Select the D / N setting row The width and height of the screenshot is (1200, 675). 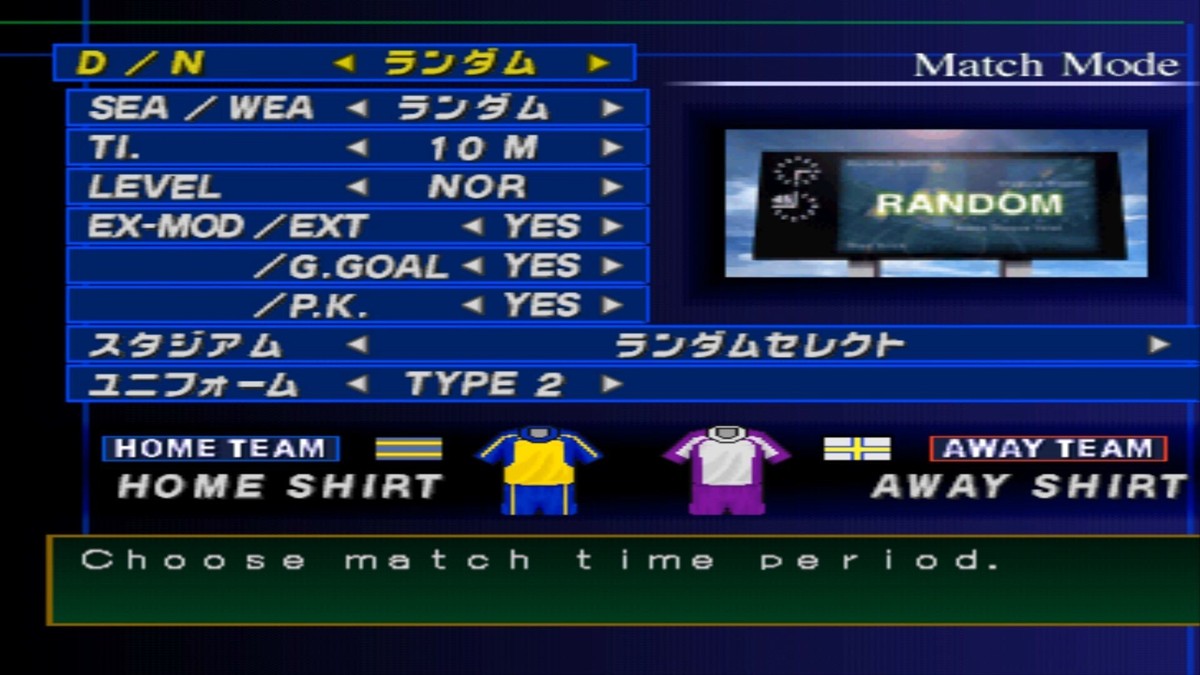343,63
